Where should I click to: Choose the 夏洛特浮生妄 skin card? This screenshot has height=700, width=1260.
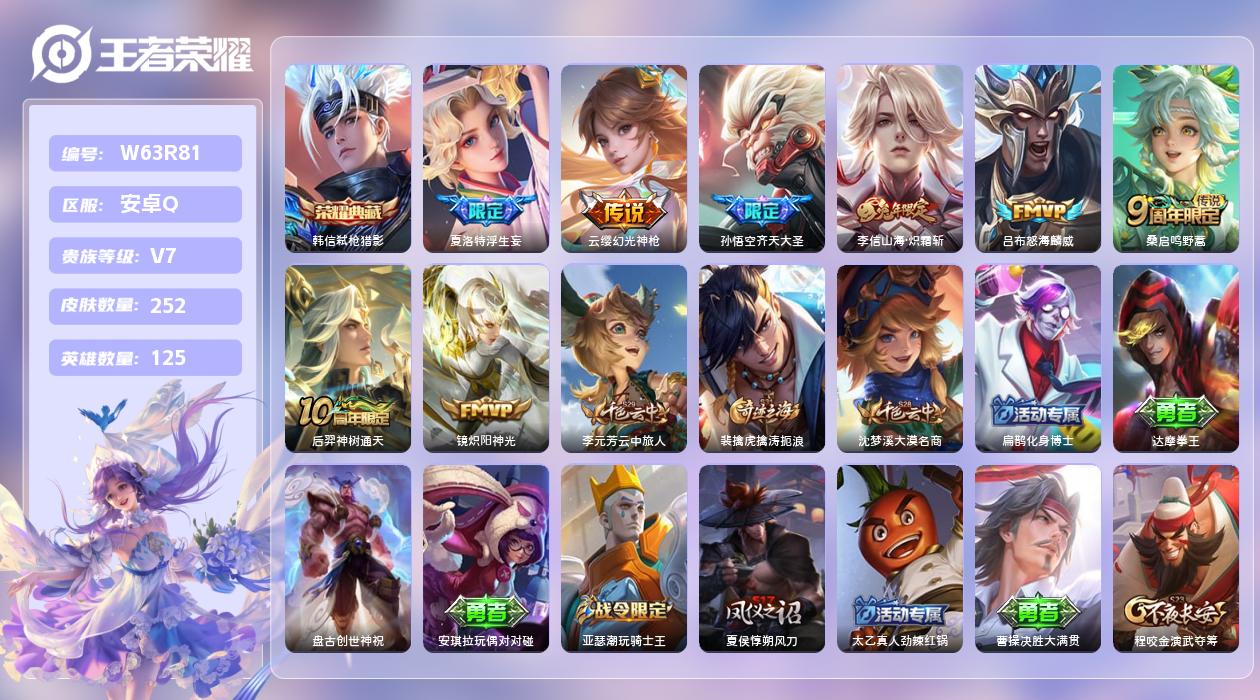(x=486, y=158)
